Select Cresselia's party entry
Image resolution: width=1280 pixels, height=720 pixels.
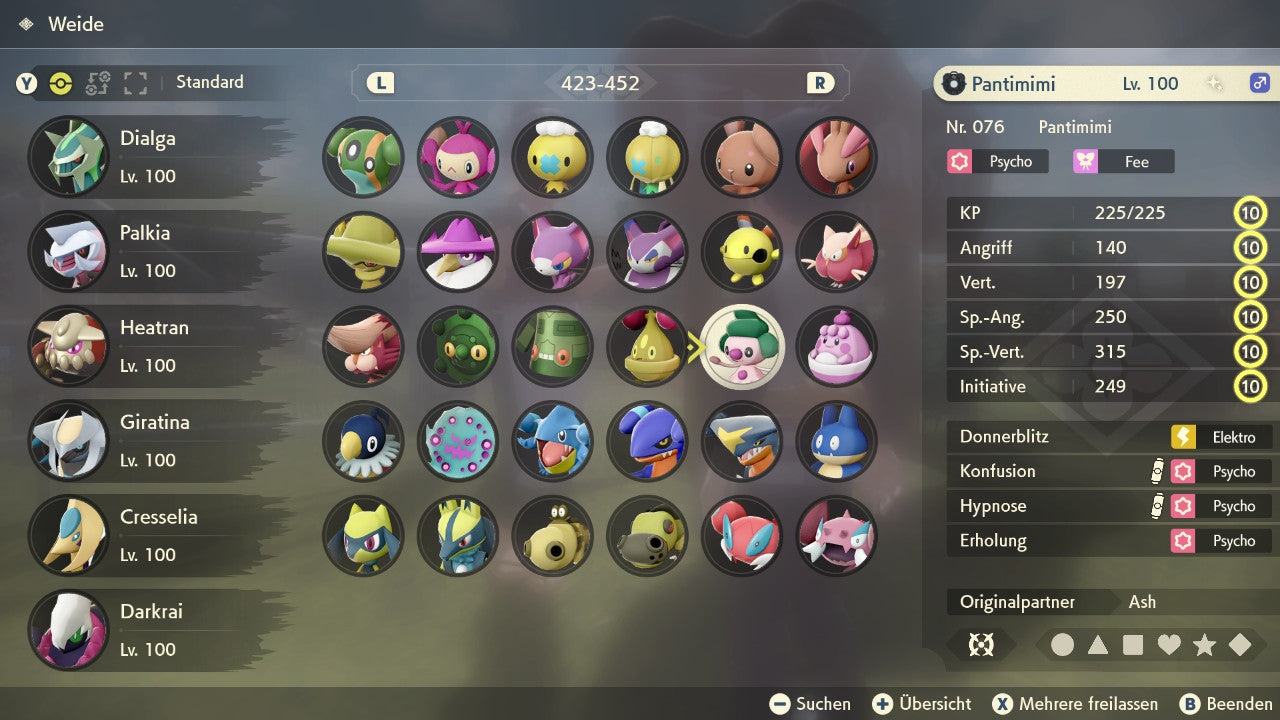148,535
